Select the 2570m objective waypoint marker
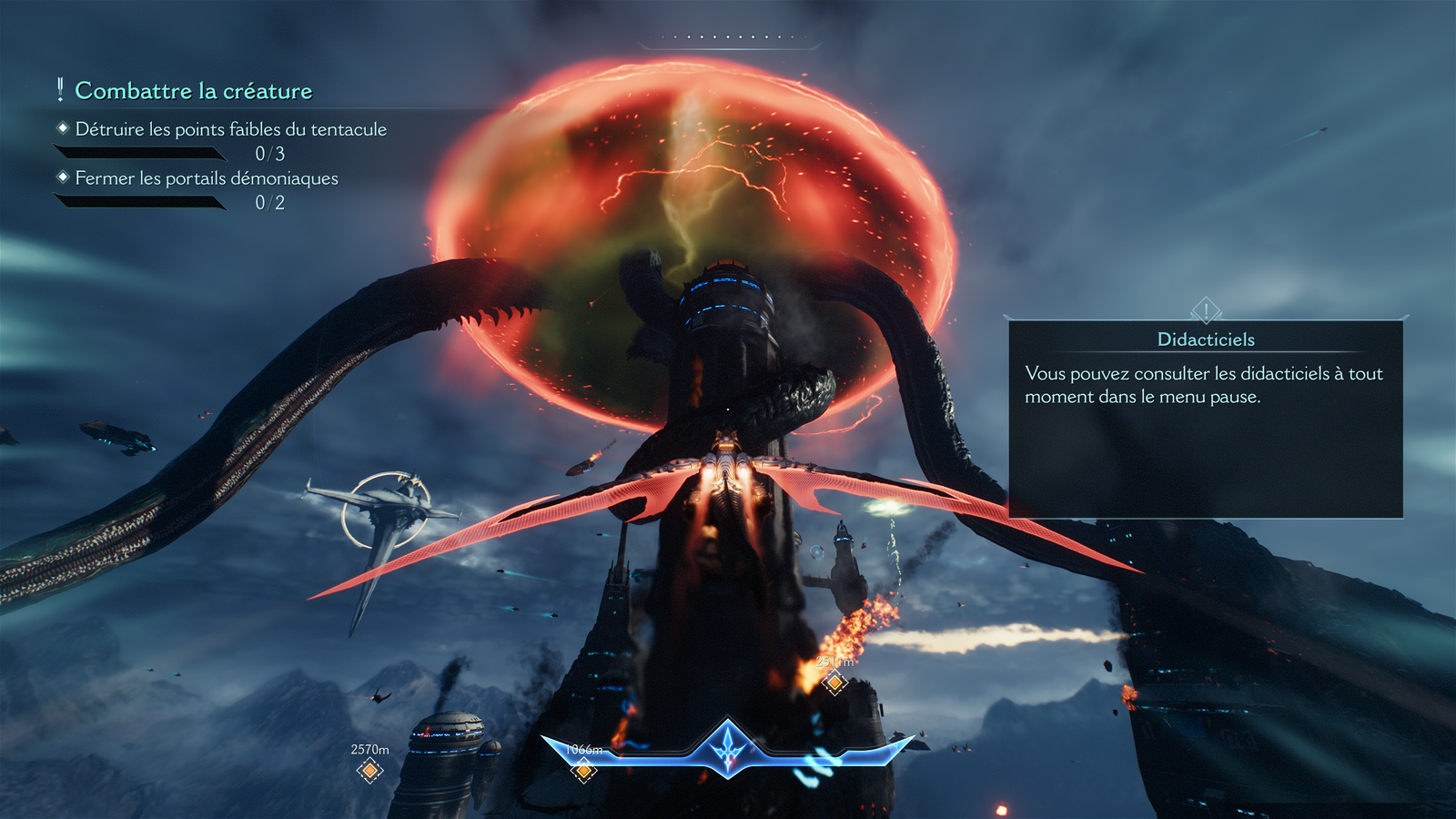This screenshot has width=1456, height=819. pos(369,771)
